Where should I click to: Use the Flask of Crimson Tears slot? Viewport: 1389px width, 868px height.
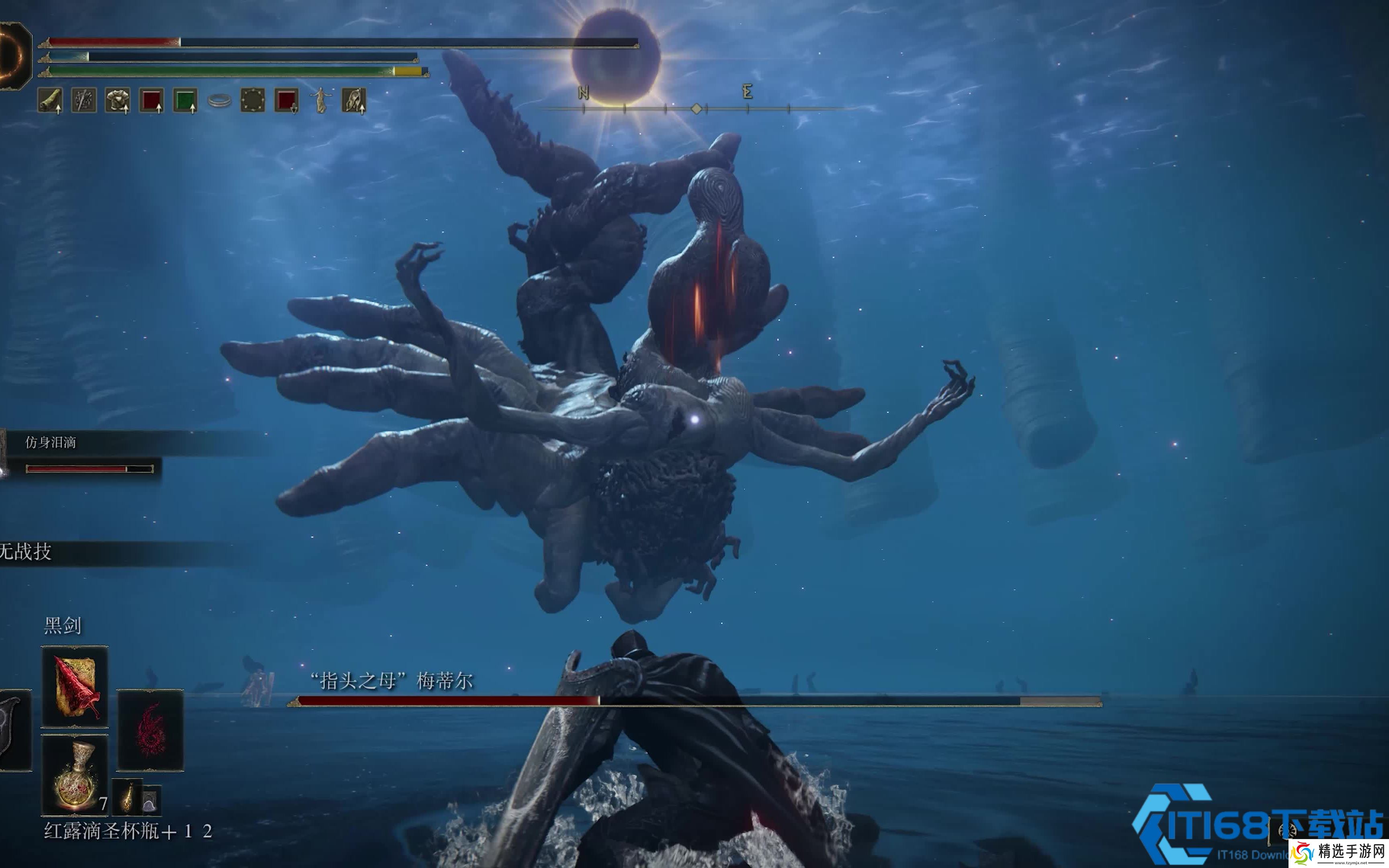[75, 775]
